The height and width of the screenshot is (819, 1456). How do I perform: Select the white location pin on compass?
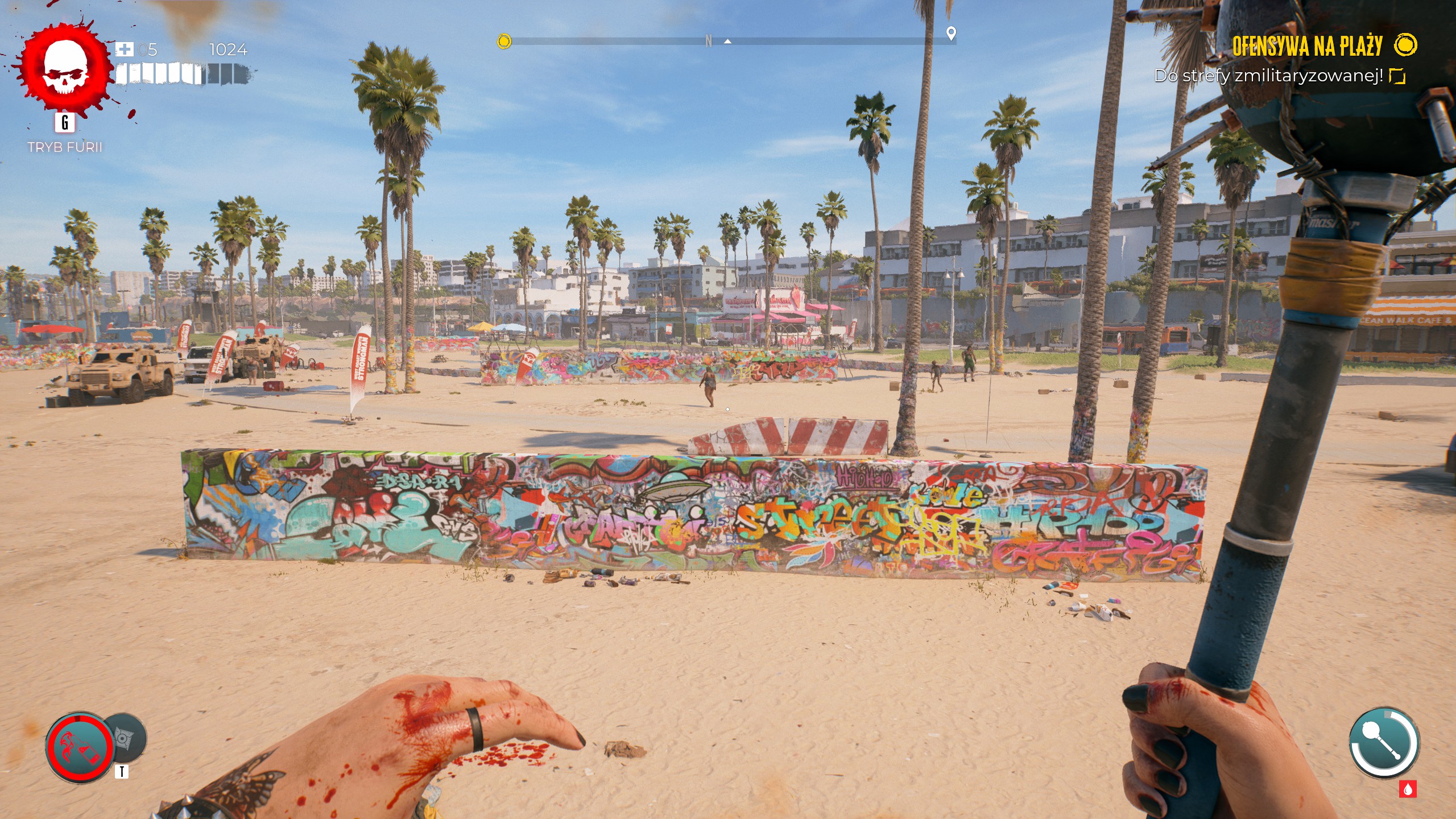[x=950, y=34]
